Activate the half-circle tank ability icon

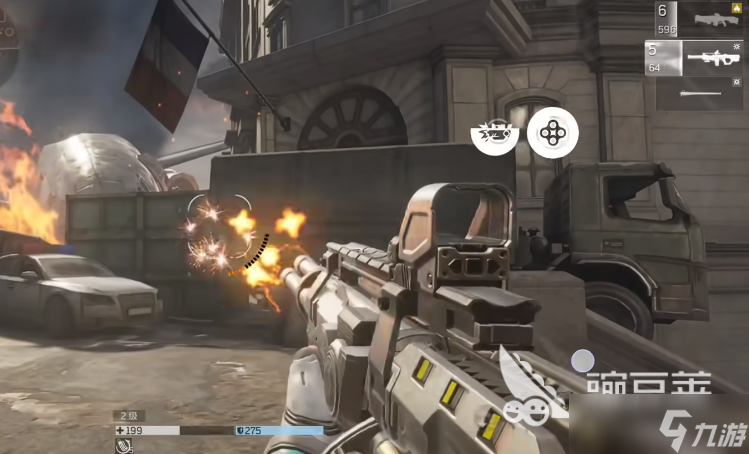tap(495, 132)
